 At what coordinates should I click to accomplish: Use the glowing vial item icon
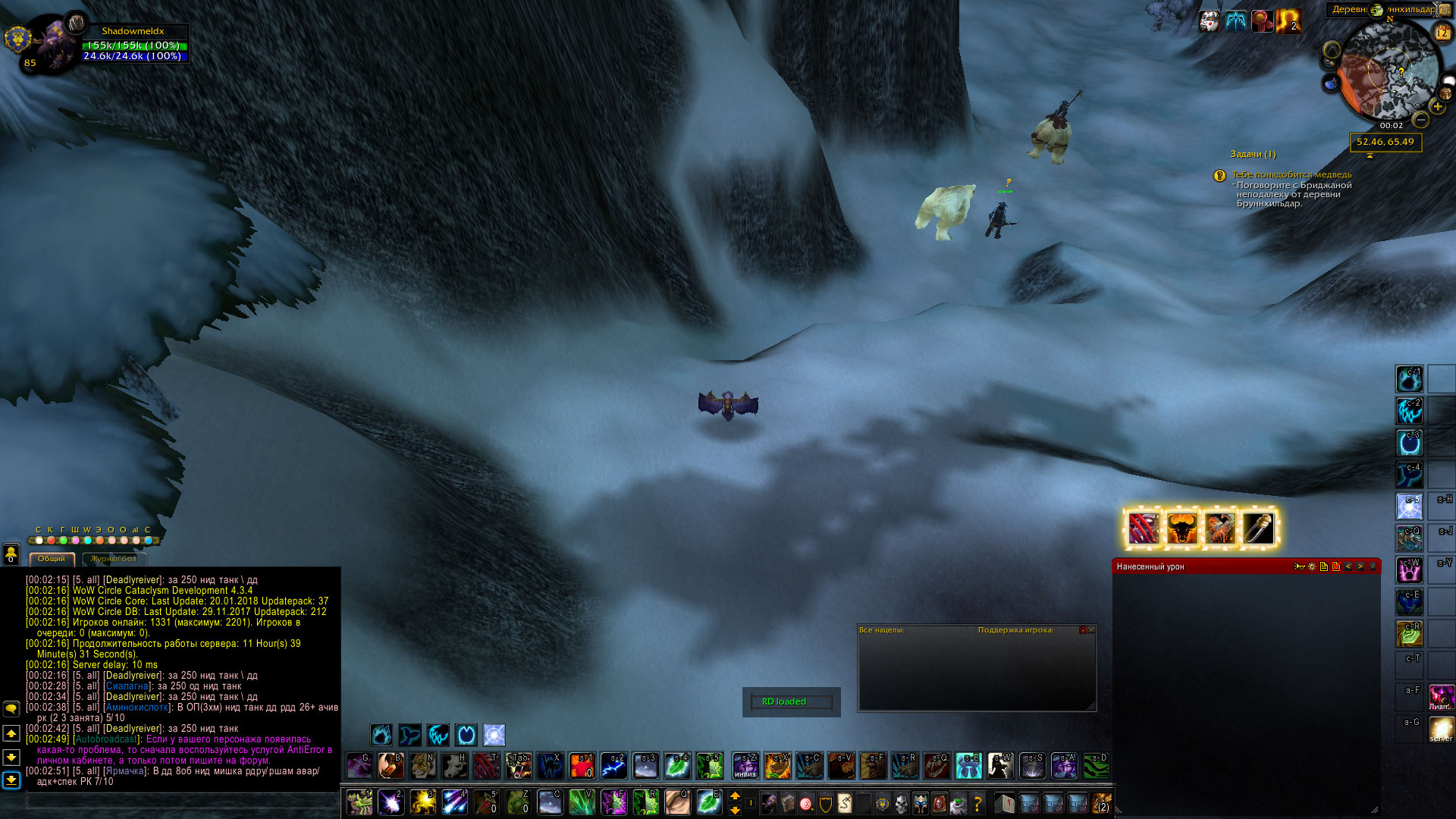[1258, 529]
